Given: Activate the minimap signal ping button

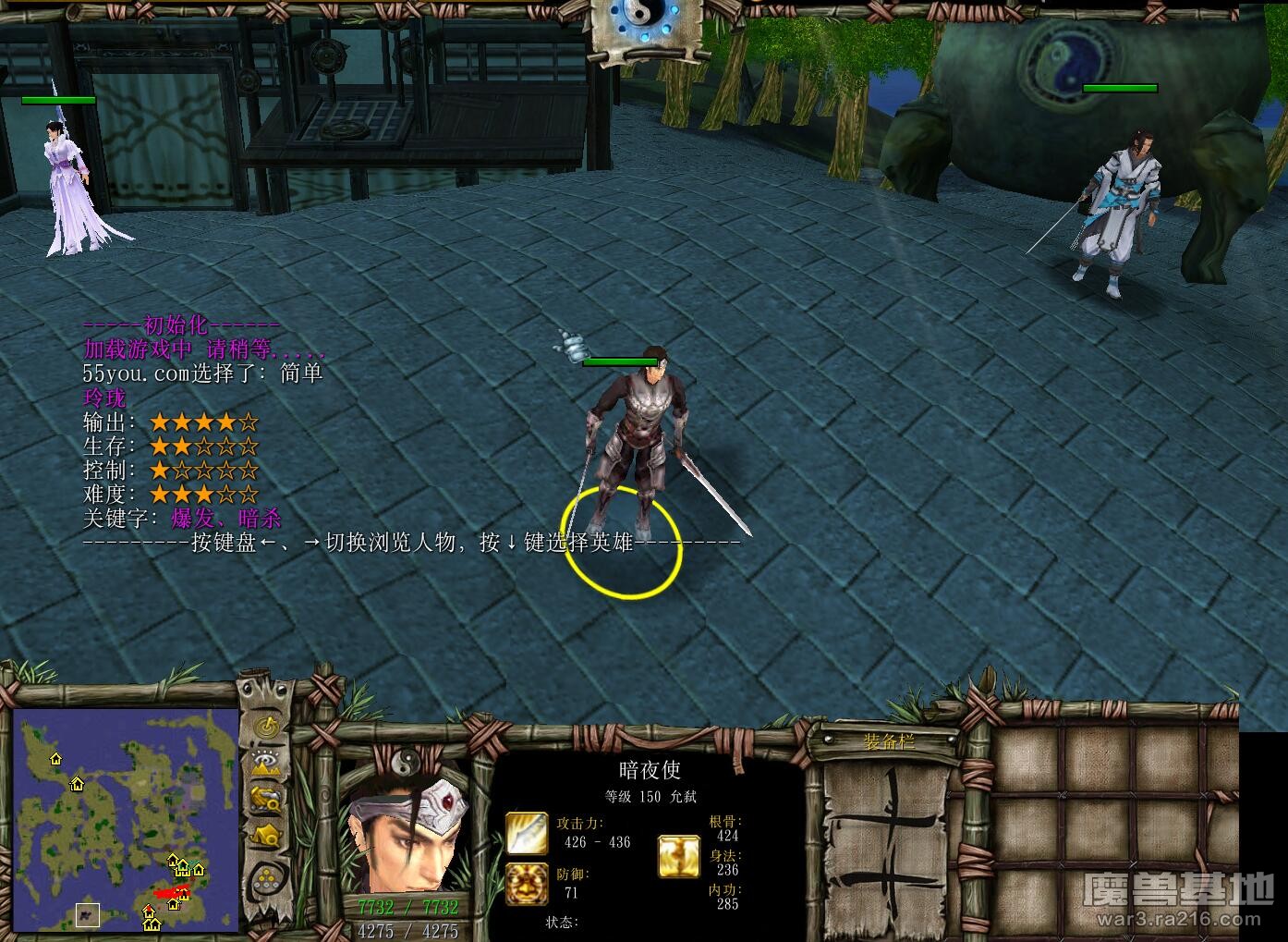Looking at the screenshot, I should click(267, 727).
